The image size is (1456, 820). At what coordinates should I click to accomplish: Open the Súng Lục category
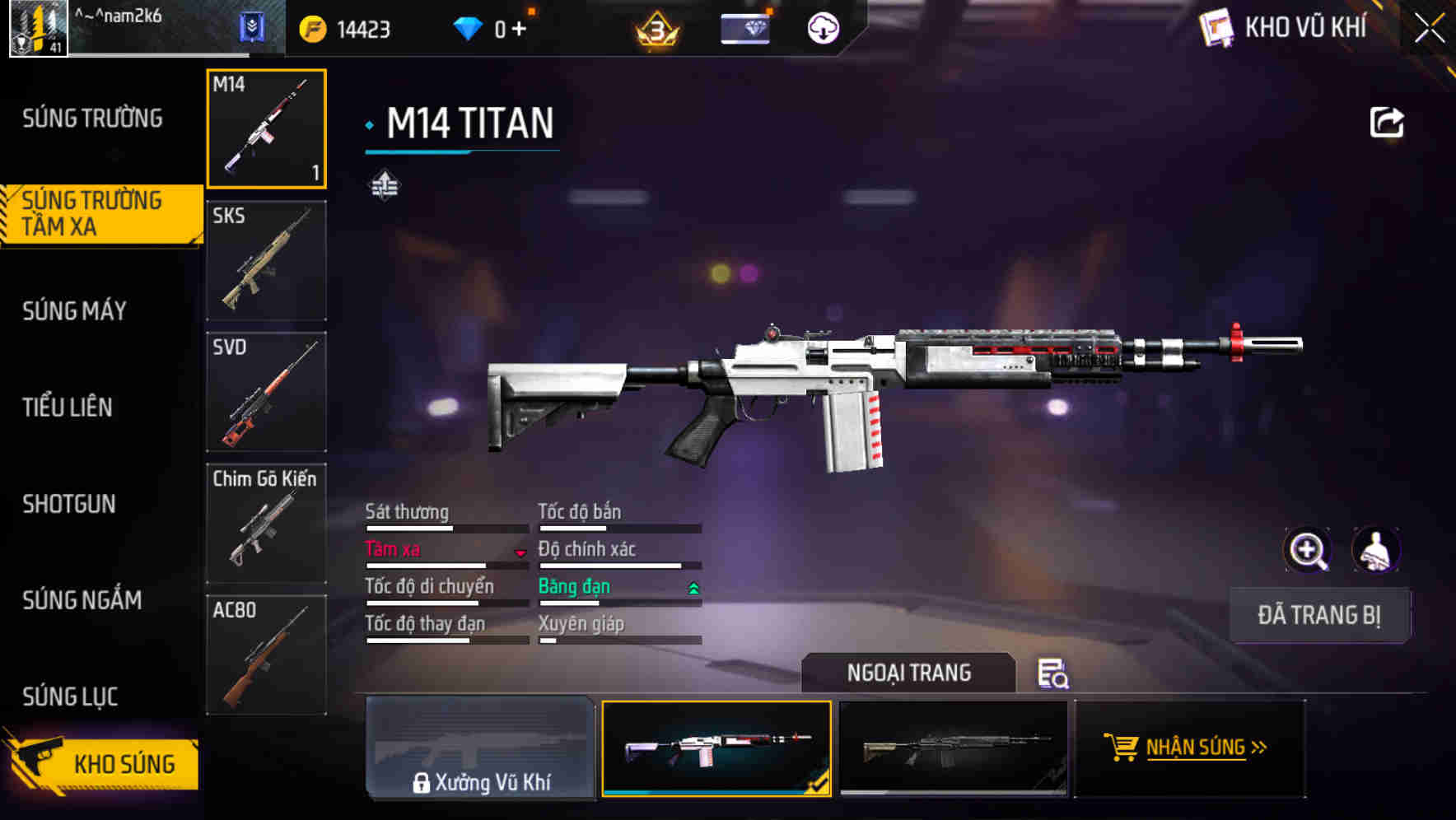(71, 697)
